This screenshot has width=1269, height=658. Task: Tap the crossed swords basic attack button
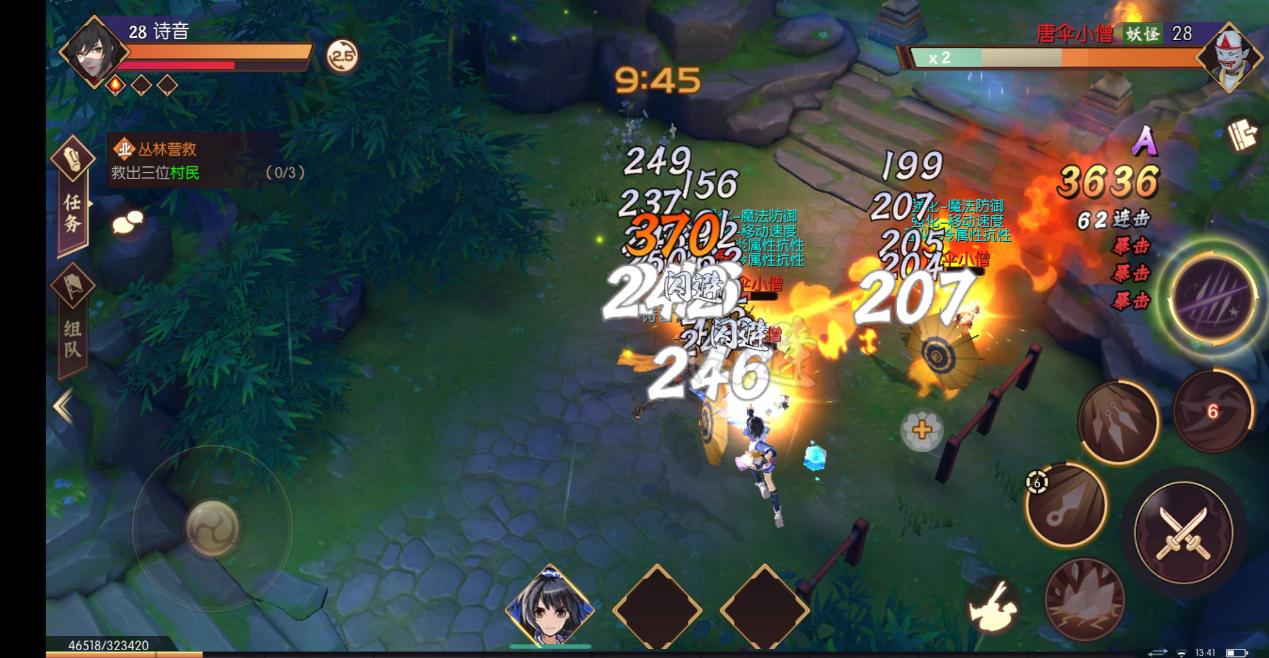[x=1182, y=530]
